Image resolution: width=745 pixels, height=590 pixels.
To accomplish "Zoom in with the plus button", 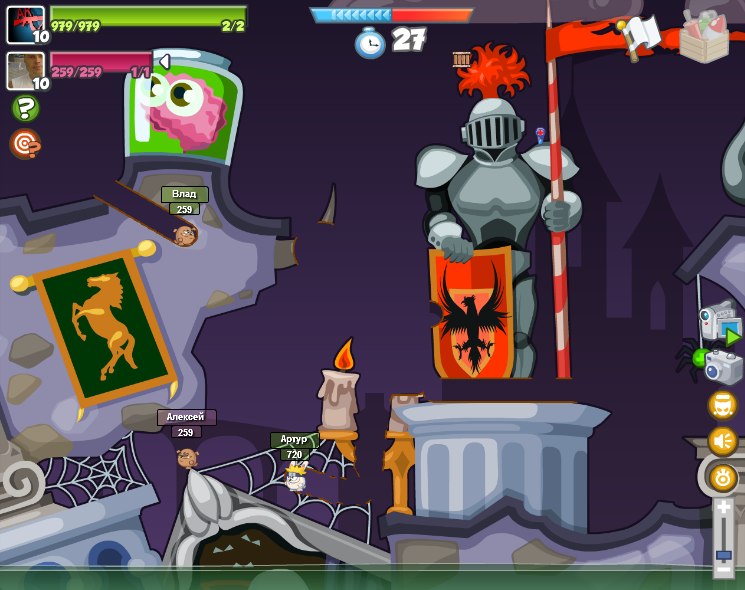I will [723, 507].
